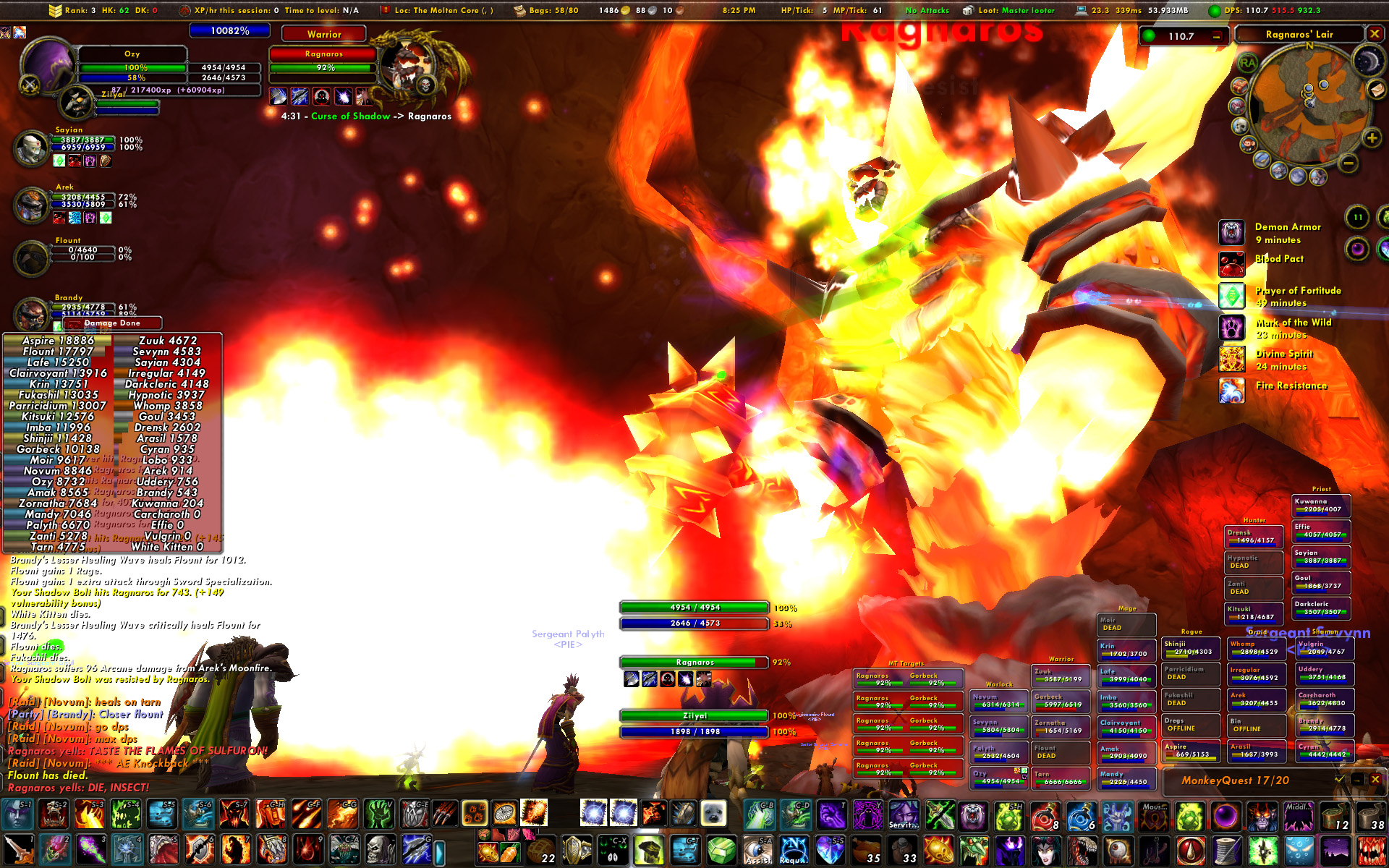Zoom in the minimap with plus button

click(1372, 138)
